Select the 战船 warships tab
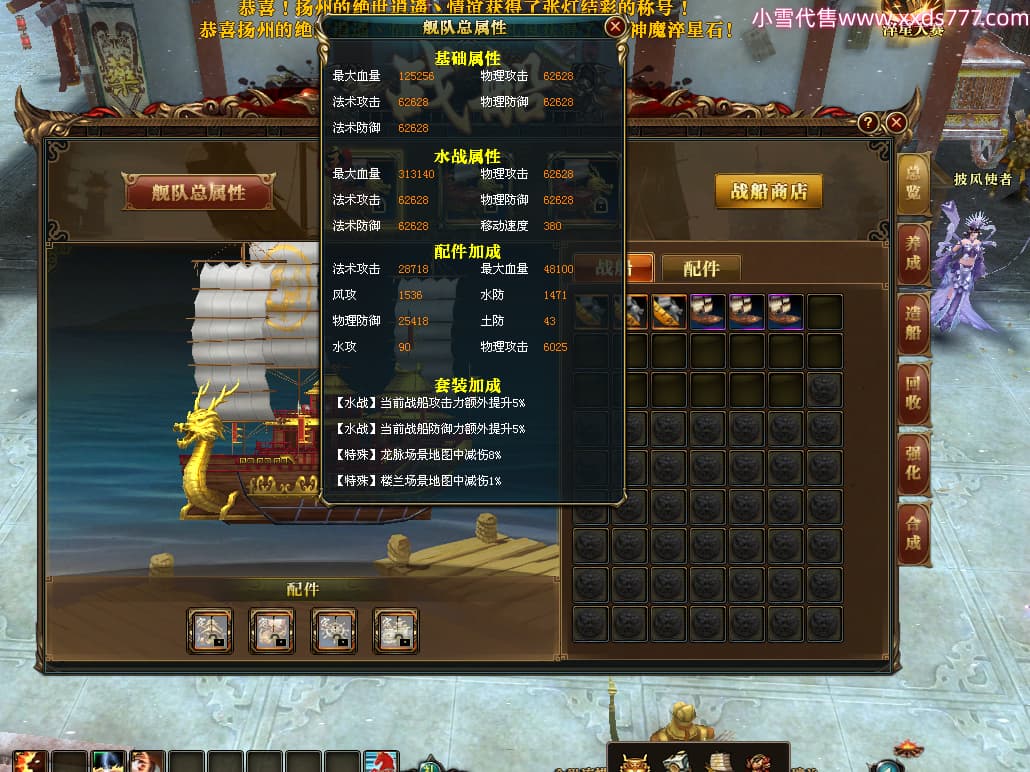The image size is (1030, 772). tap(614, 268)
